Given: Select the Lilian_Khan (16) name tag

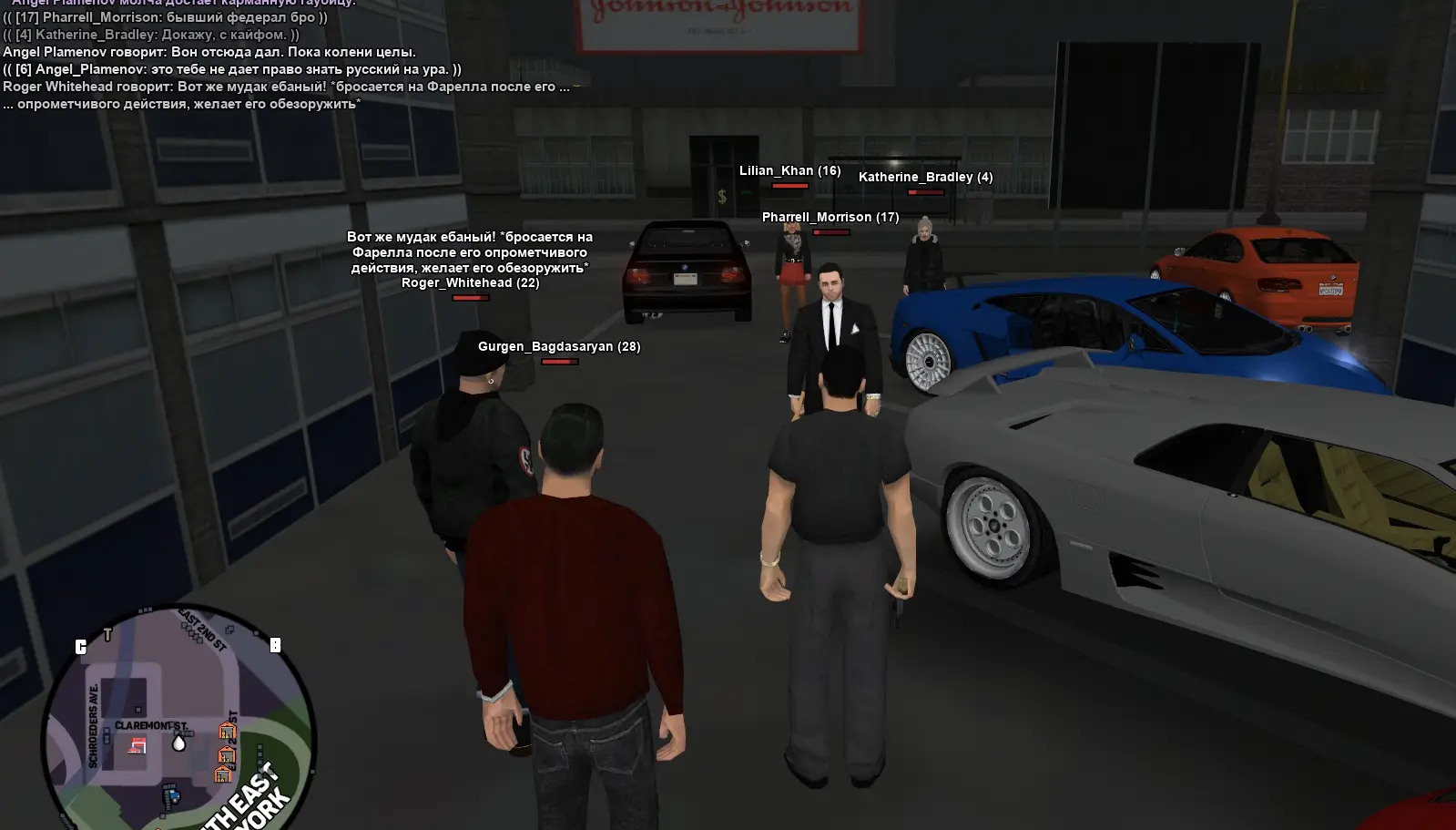Looking at the screenshot, I should tap(789, 170).
